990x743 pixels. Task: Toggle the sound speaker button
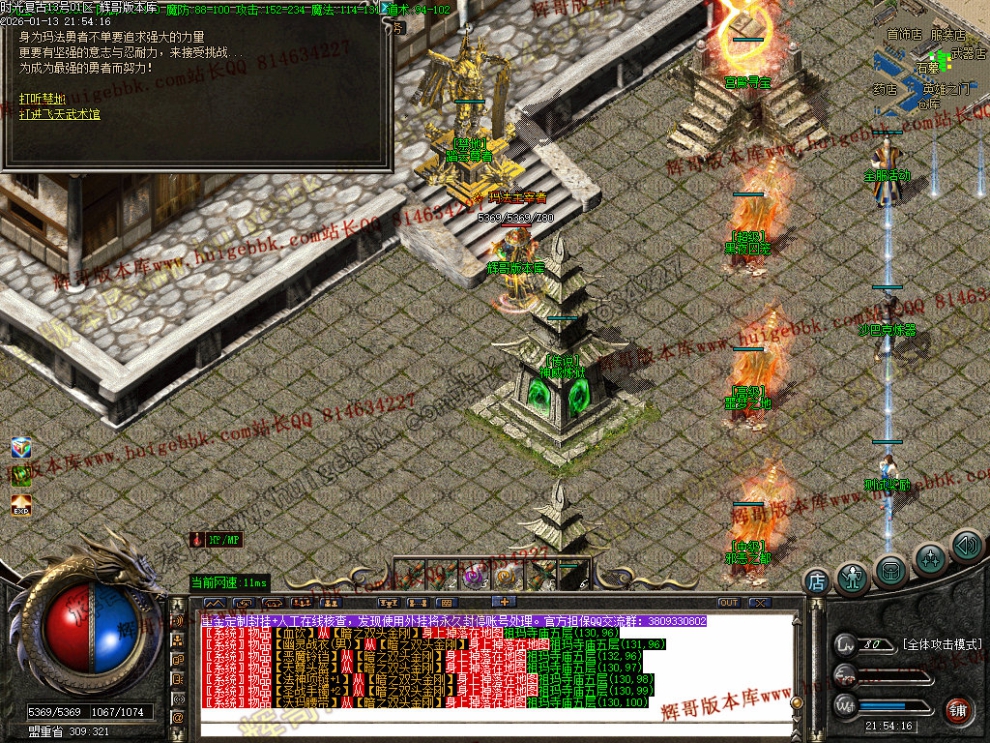click(965, 545)
